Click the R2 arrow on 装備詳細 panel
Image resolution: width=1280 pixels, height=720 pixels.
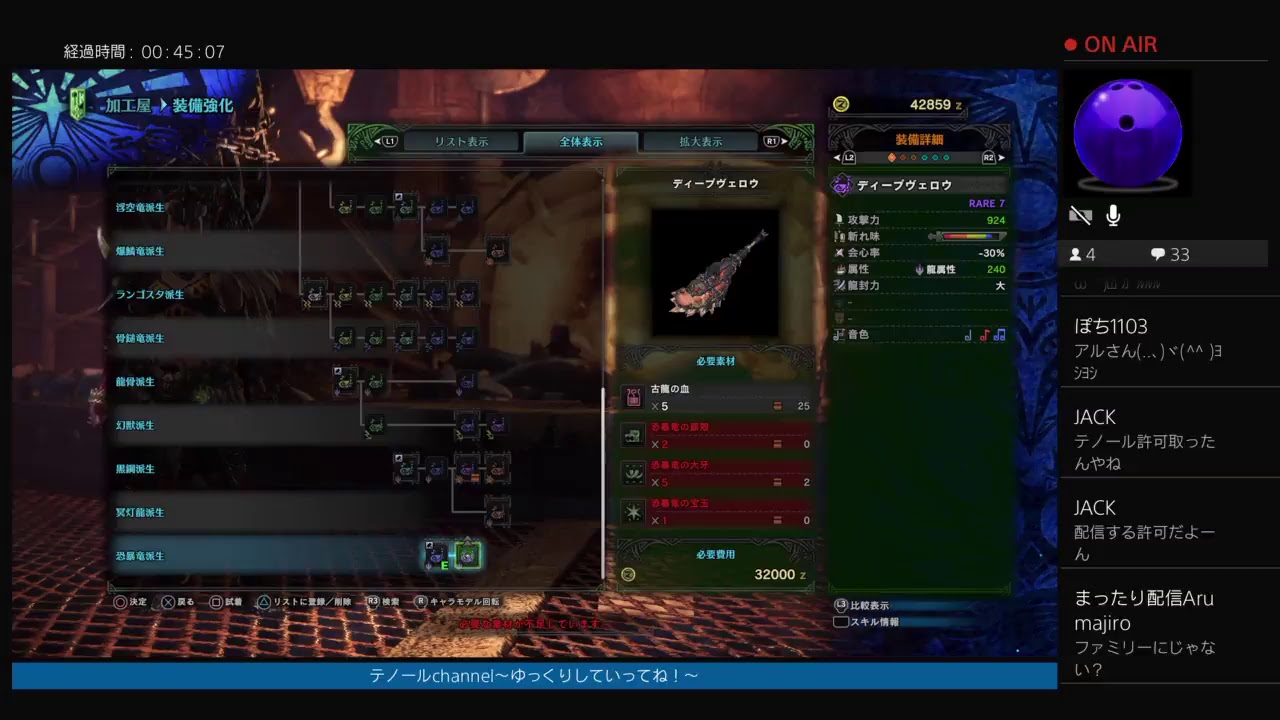click(990, 157)
